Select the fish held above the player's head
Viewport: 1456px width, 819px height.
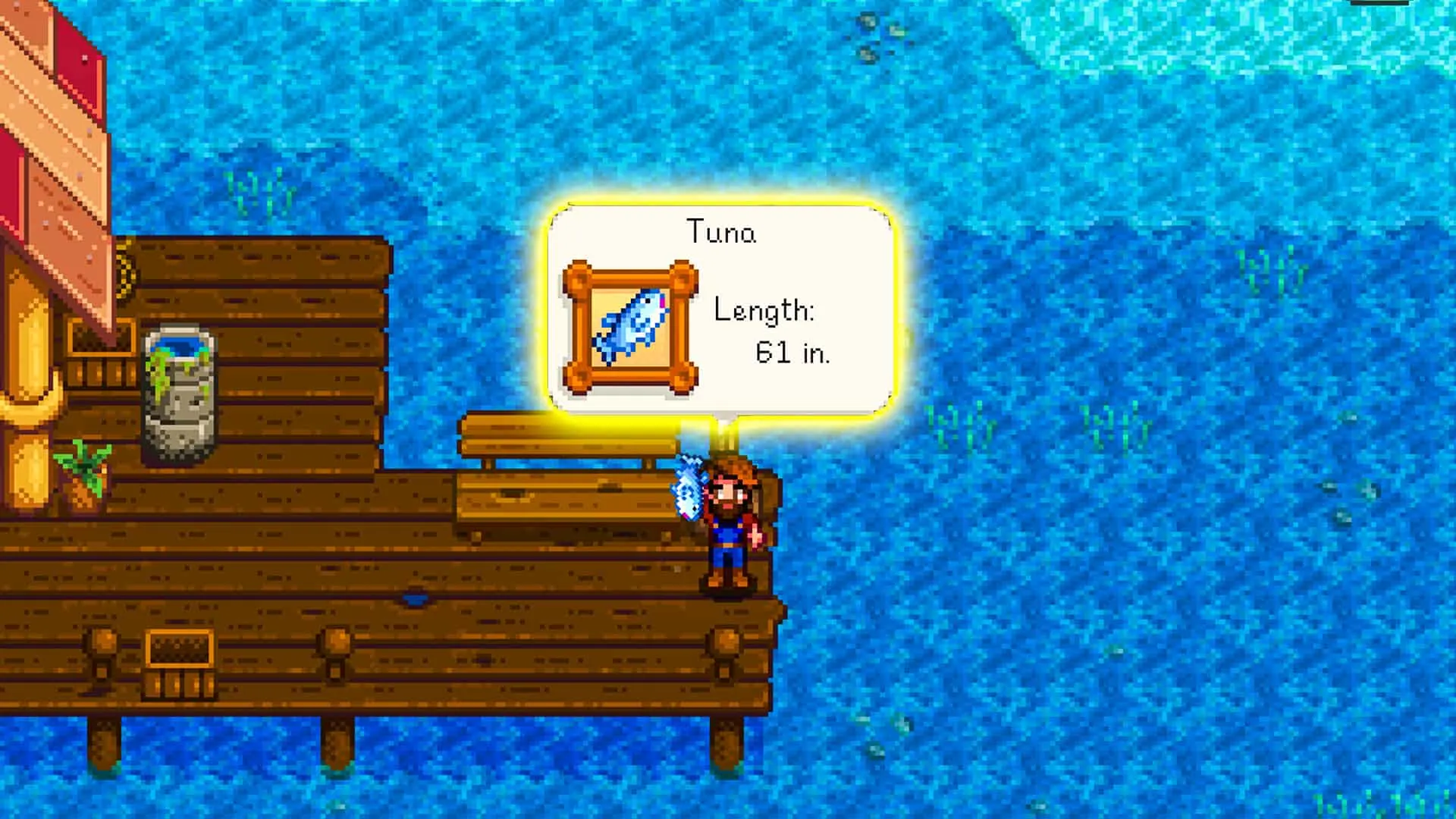pos(689,489)
